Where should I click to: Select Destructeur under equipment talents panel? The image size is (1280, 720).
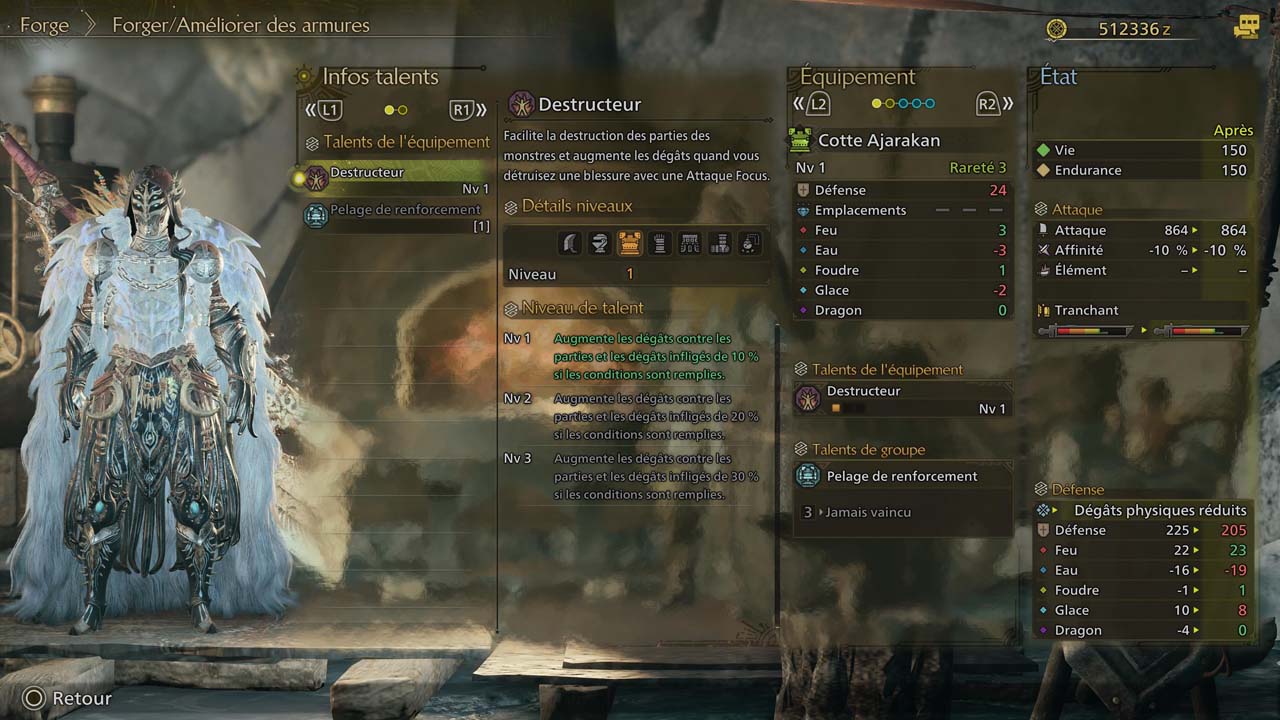tap(902, 399)
